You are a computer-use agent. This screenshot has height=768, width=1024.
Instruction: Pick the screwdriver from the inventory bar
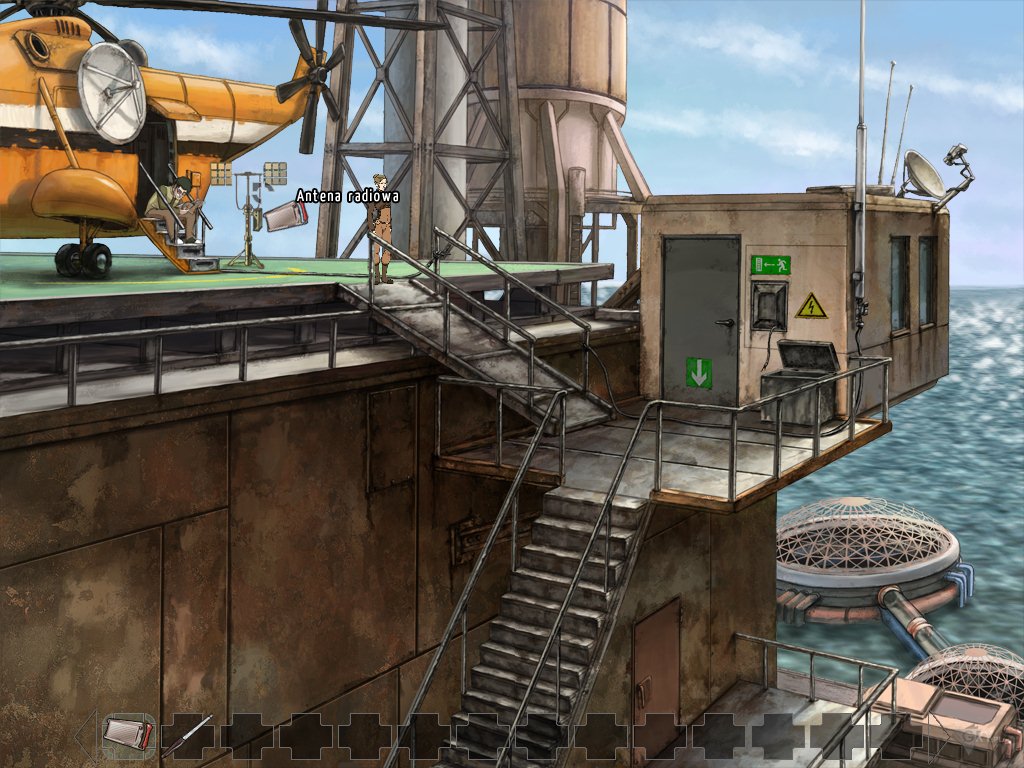point(188,735)
